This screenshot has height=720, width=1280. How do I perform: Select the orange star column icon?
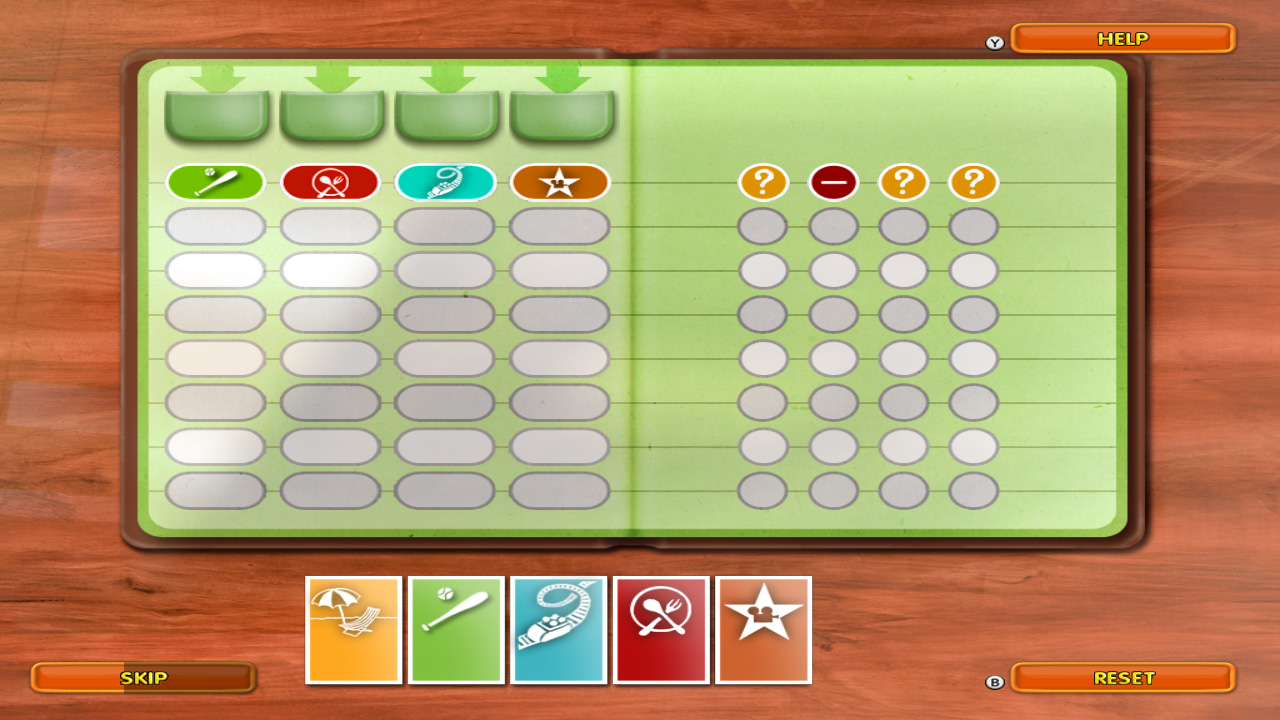click(x=560, y=183)
